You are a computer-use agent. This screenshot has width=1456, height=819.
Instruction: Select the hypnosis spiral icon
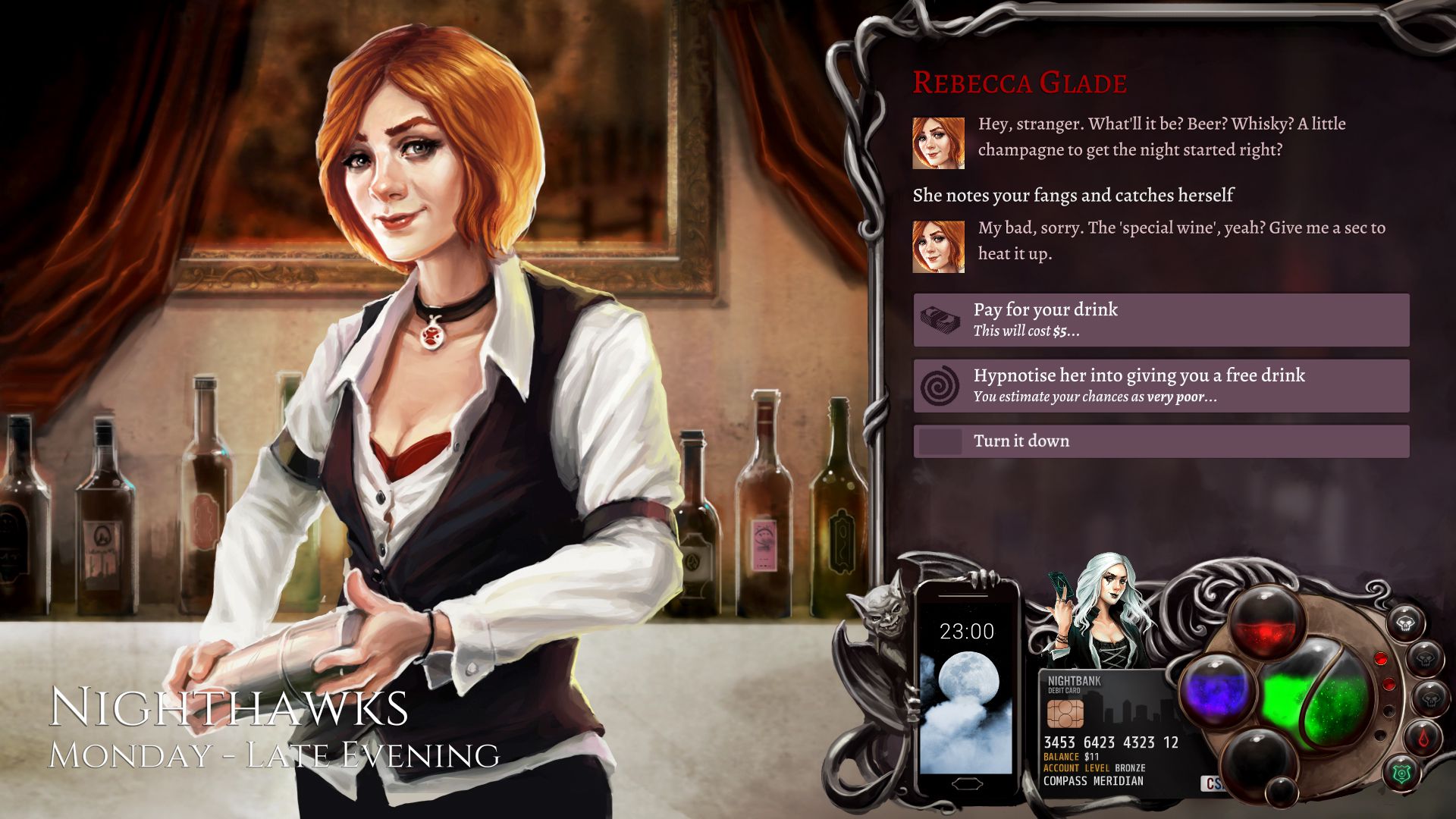[x=940, y=384]
